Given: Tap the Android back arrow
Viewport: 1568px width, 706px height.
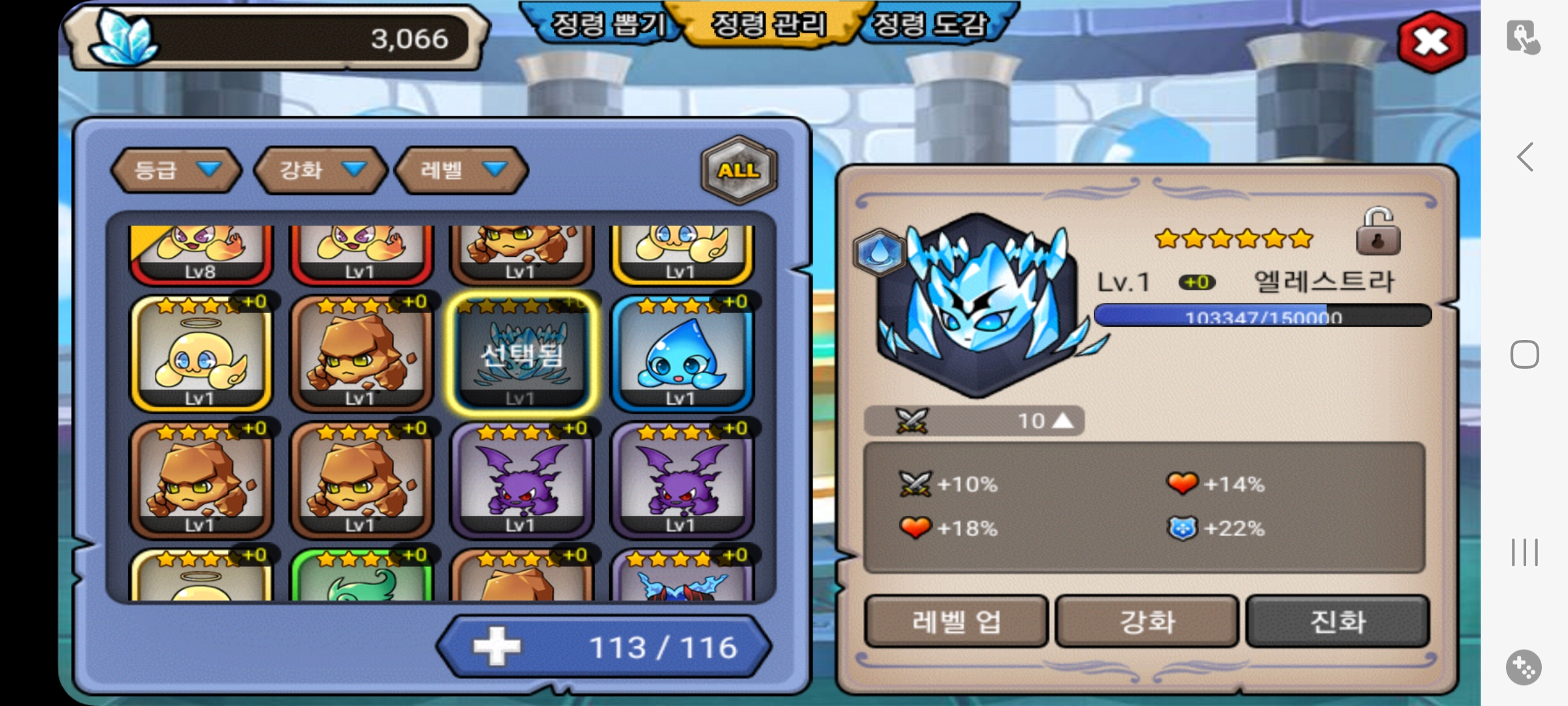Looking at the screenshot, I should (x=1525, y=157).
